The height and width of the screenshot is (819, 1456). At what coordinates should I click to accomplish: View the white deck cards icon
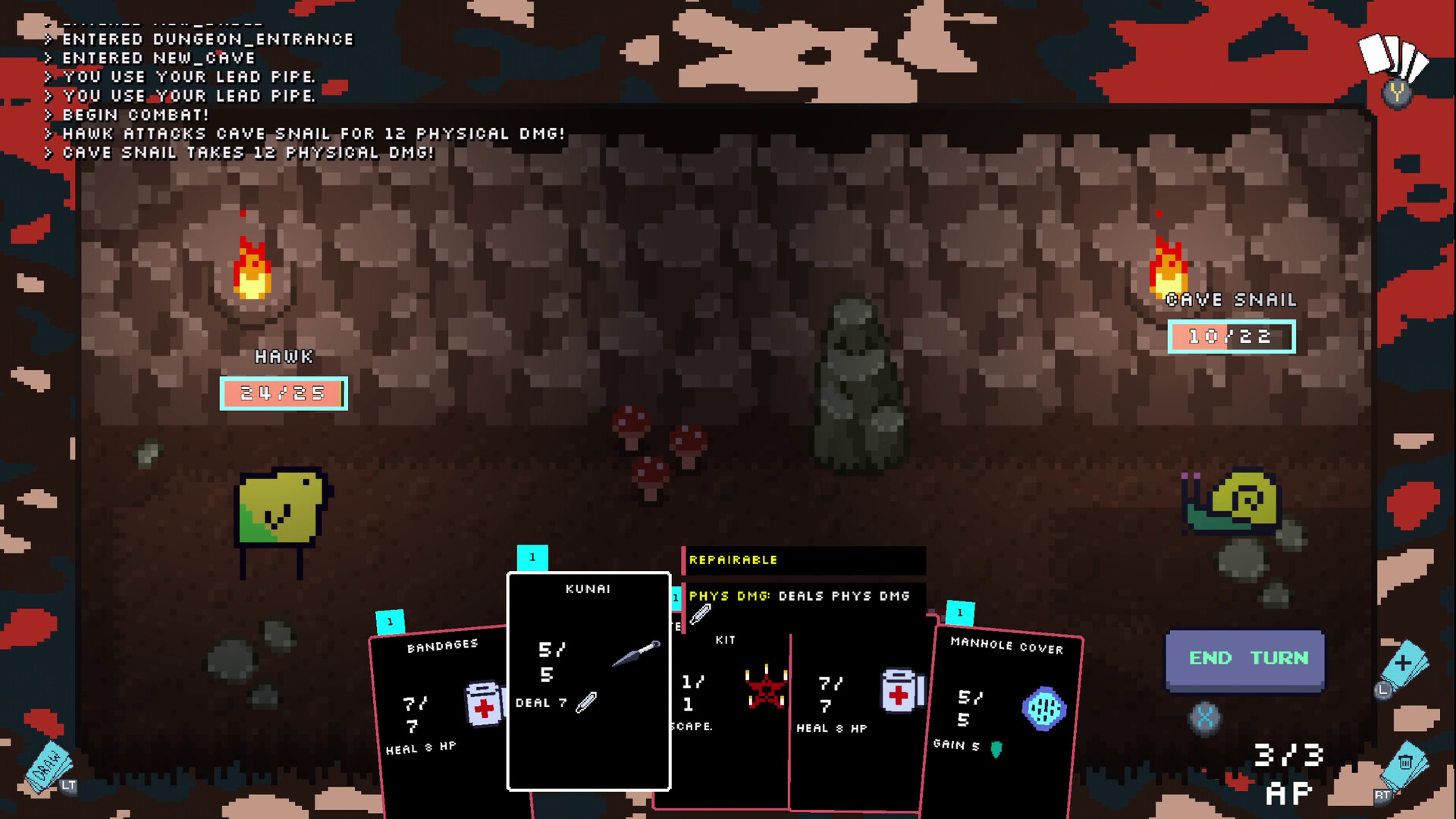tap(1392, 57)
